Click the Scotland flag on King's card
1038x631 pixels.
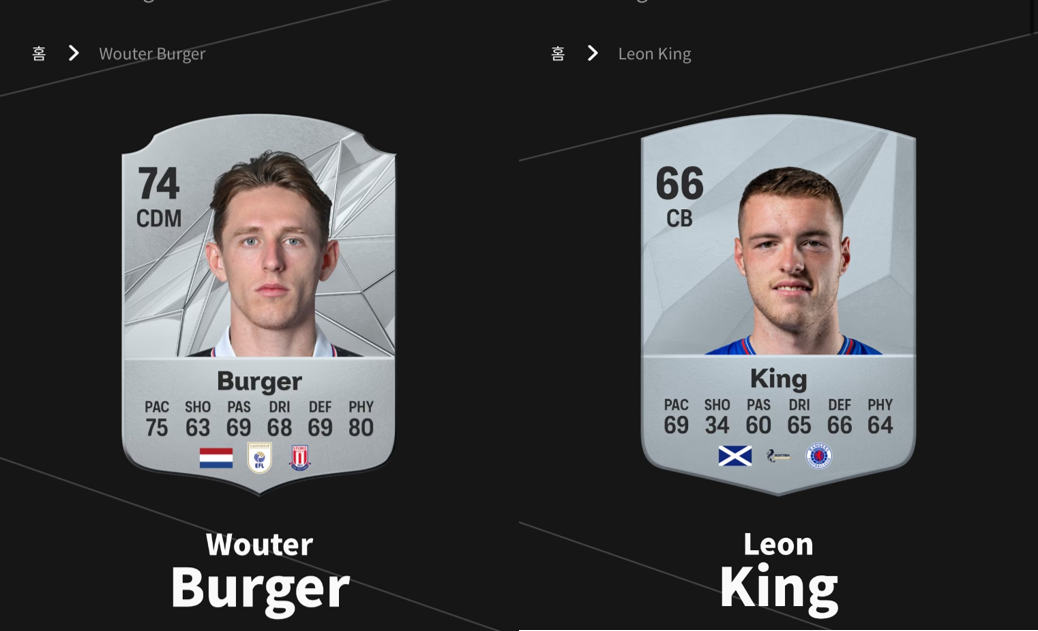click(735, 456)
